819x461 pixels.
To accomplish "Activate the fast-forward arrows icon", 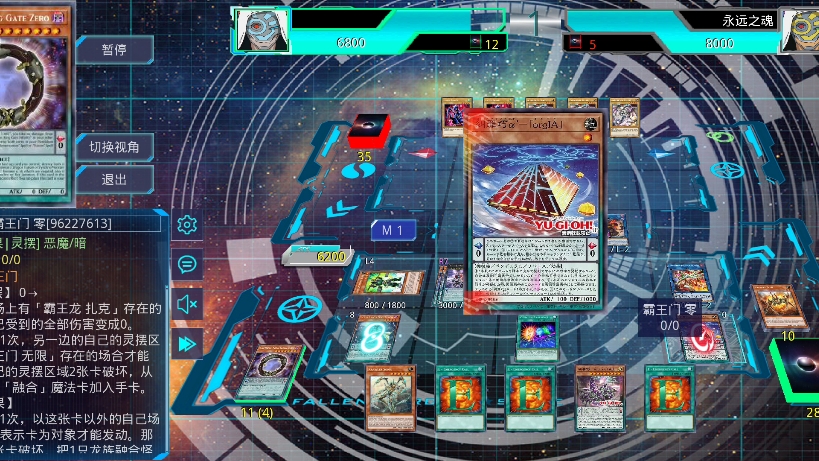I will [x=186, y=343].
